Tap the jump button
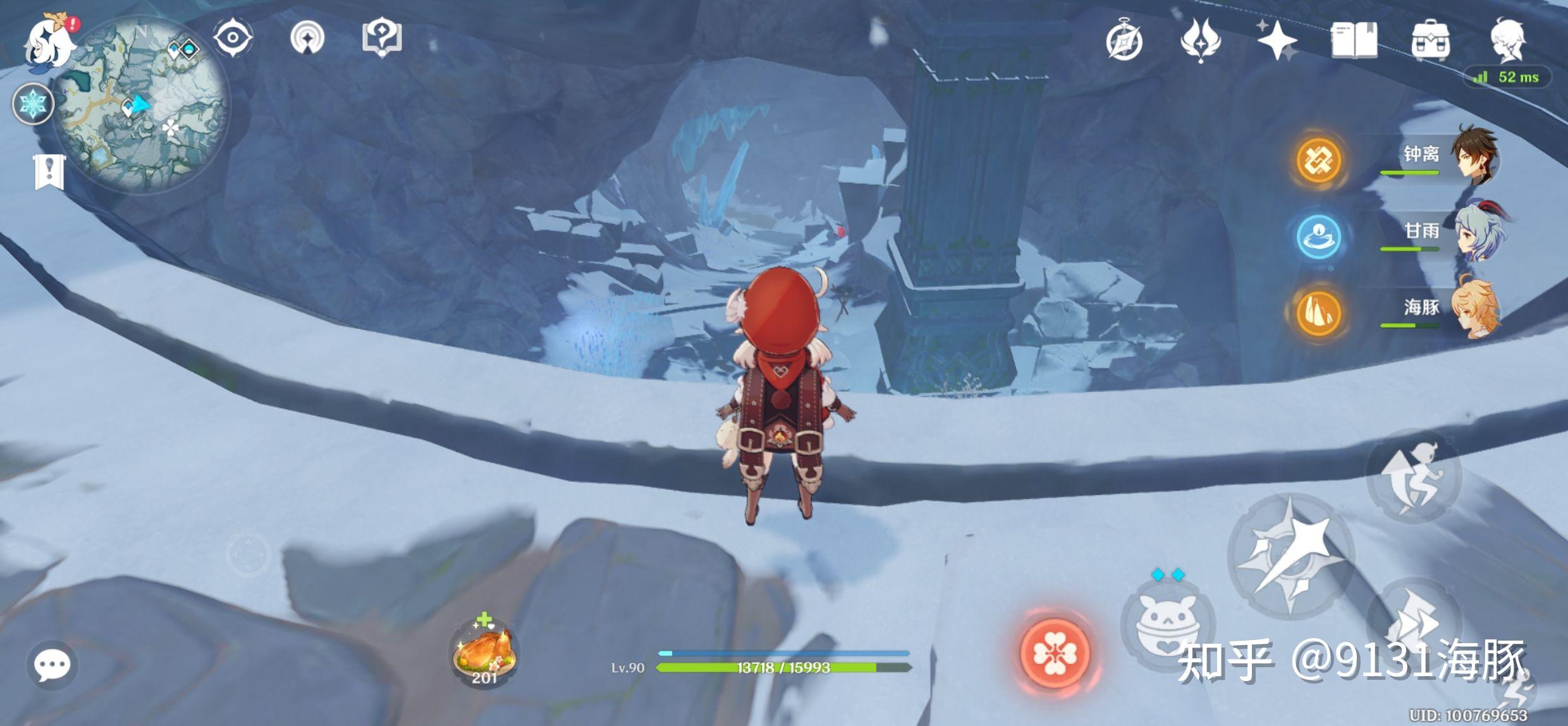This screenshot has width=1568, height=726. (x=1414, y=476)
